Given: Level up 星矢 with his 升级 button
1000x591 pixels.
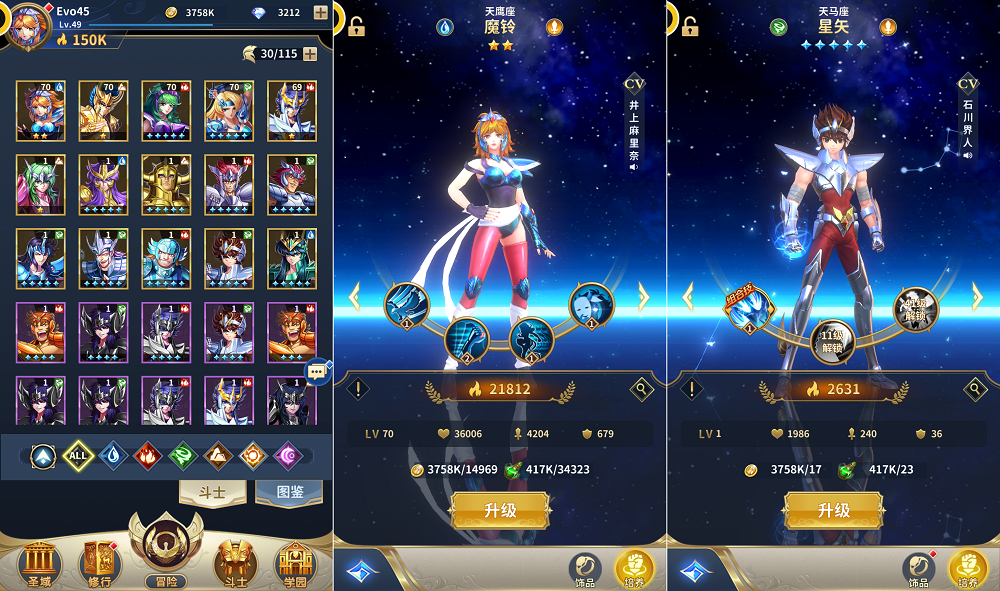Looking at the screenshot, I should click(x=833, y=510).
